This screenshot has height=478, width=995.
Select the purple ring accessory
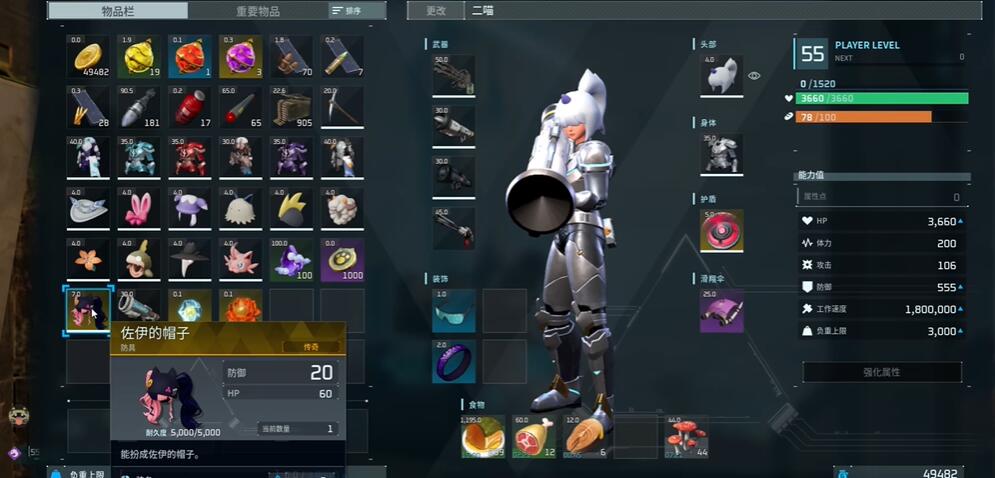453,361
